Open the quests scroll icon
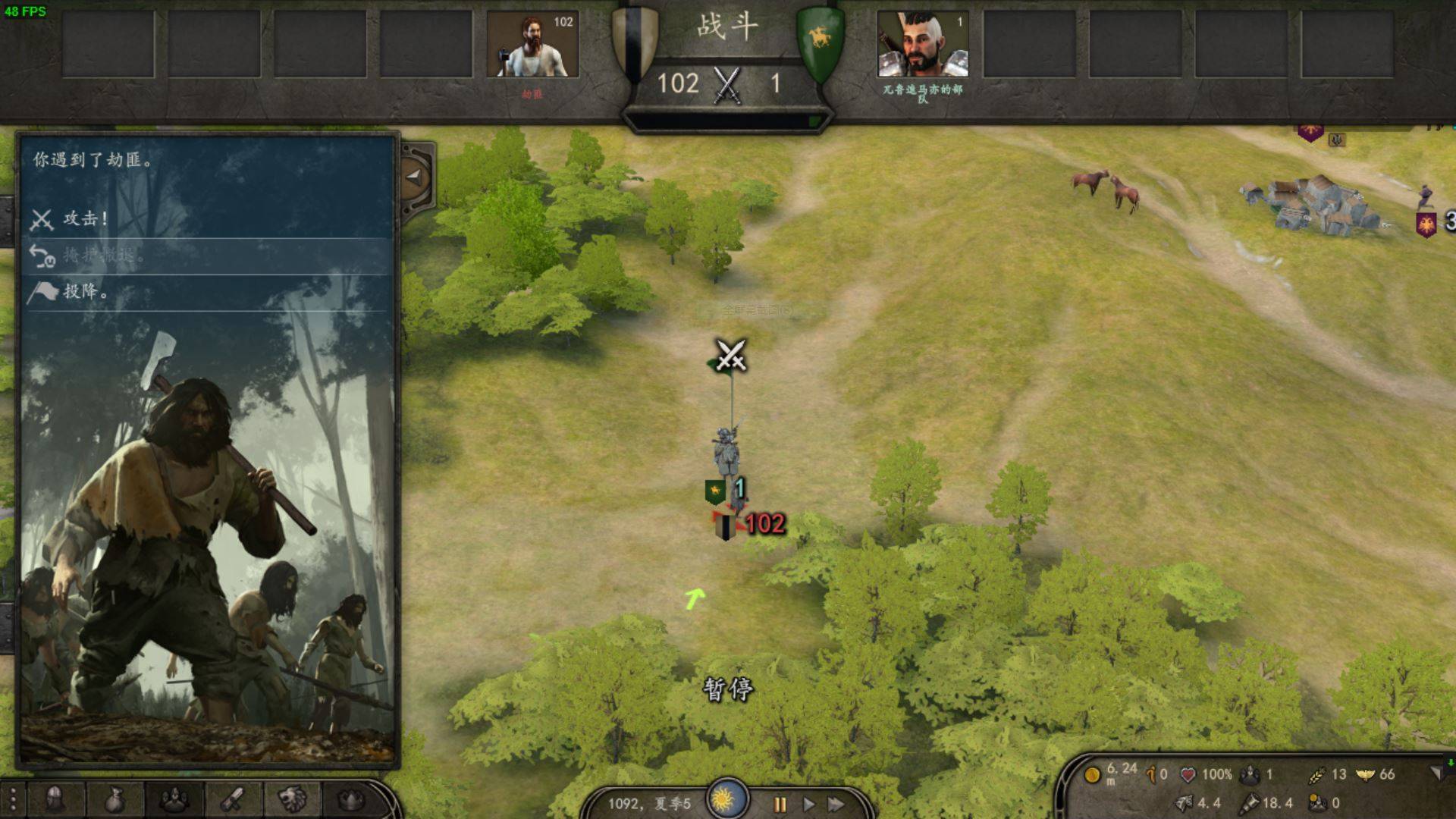This screenshot has height=819, width=1456. click(233, 799)
